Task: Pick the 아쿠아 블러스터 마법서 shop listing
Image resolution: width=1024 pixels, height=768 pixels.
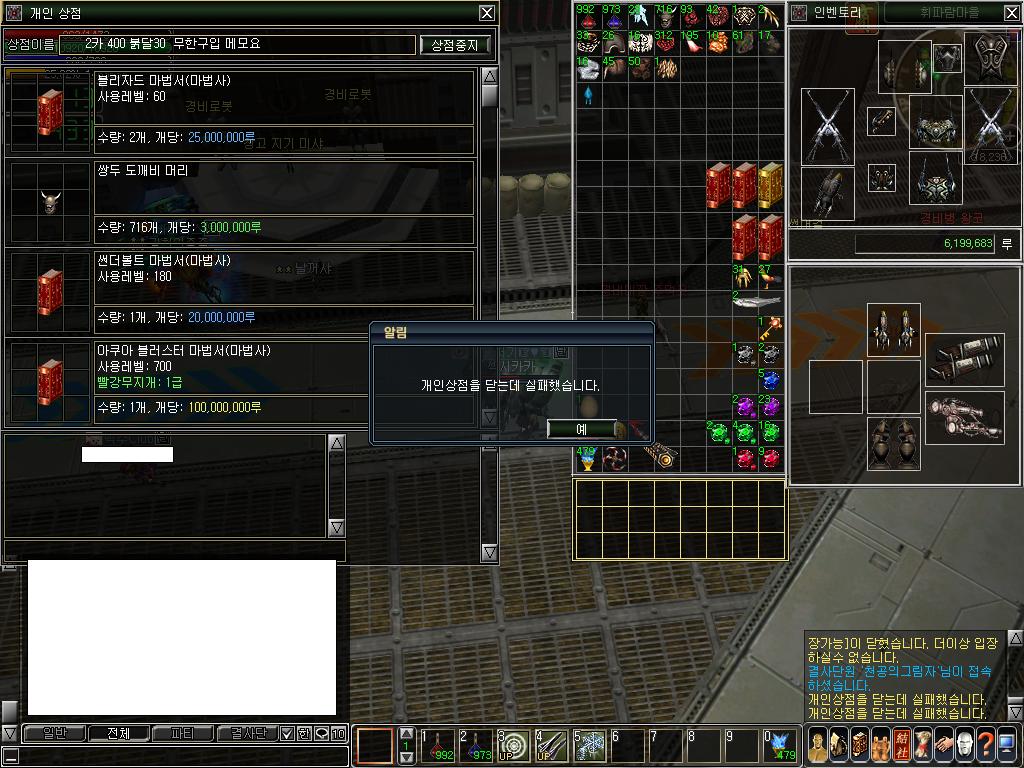Action: 240,382
